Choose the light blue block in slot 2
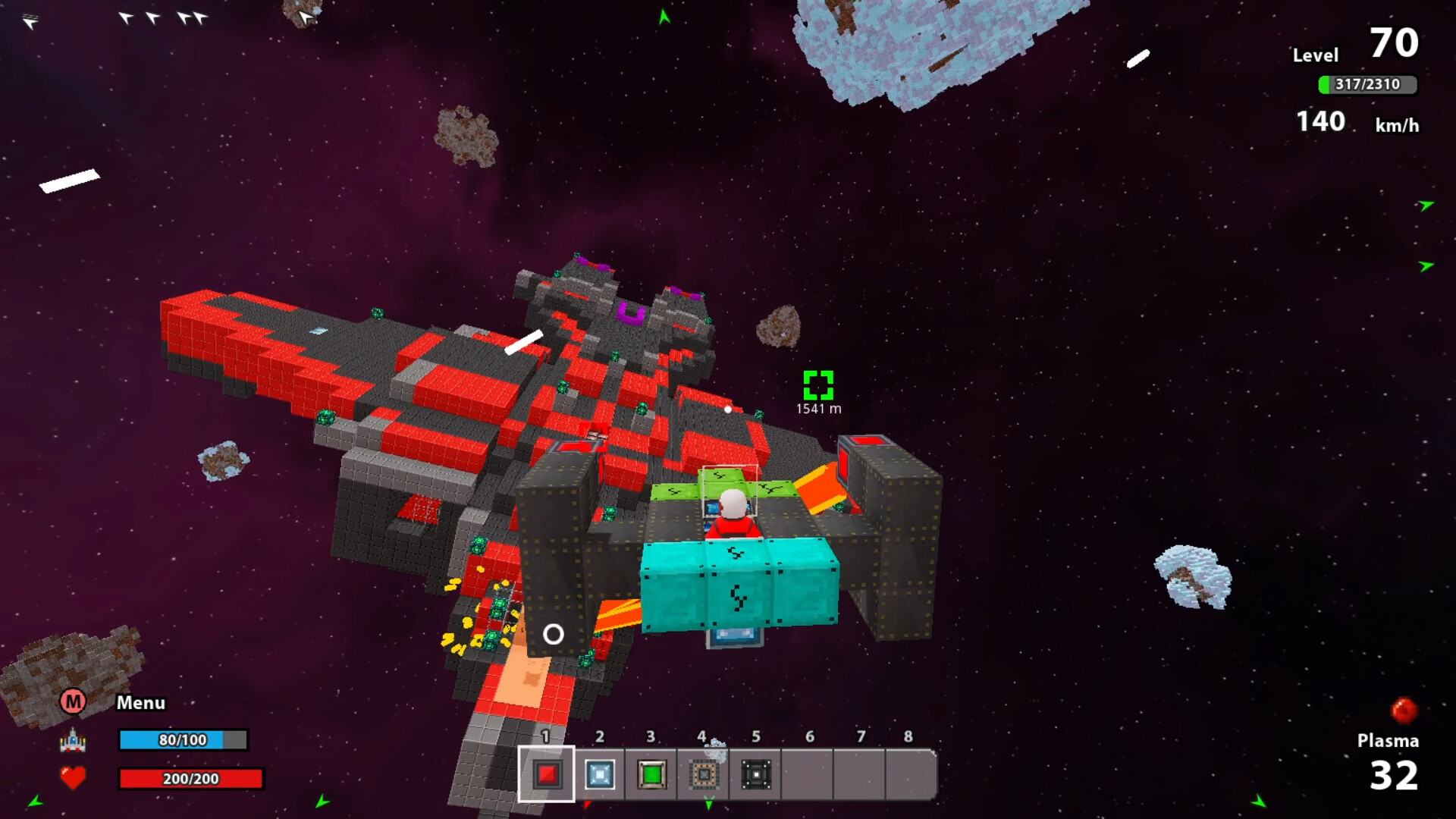This screenshot has height=819, width=1456. pos(599,774)
